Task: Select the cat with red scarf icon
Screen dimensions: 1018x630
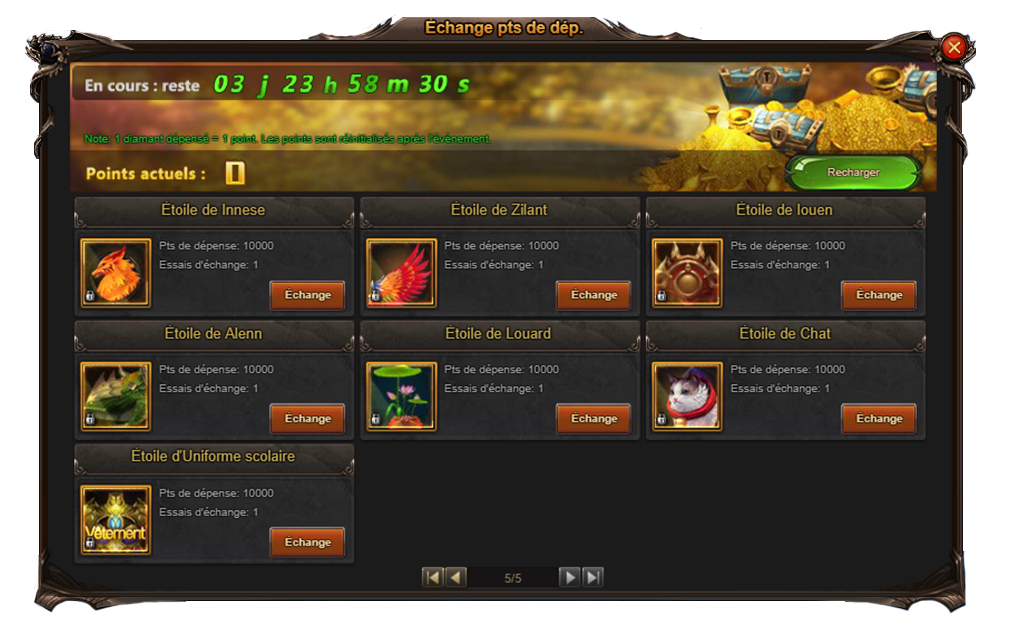Action: [687, 397]
